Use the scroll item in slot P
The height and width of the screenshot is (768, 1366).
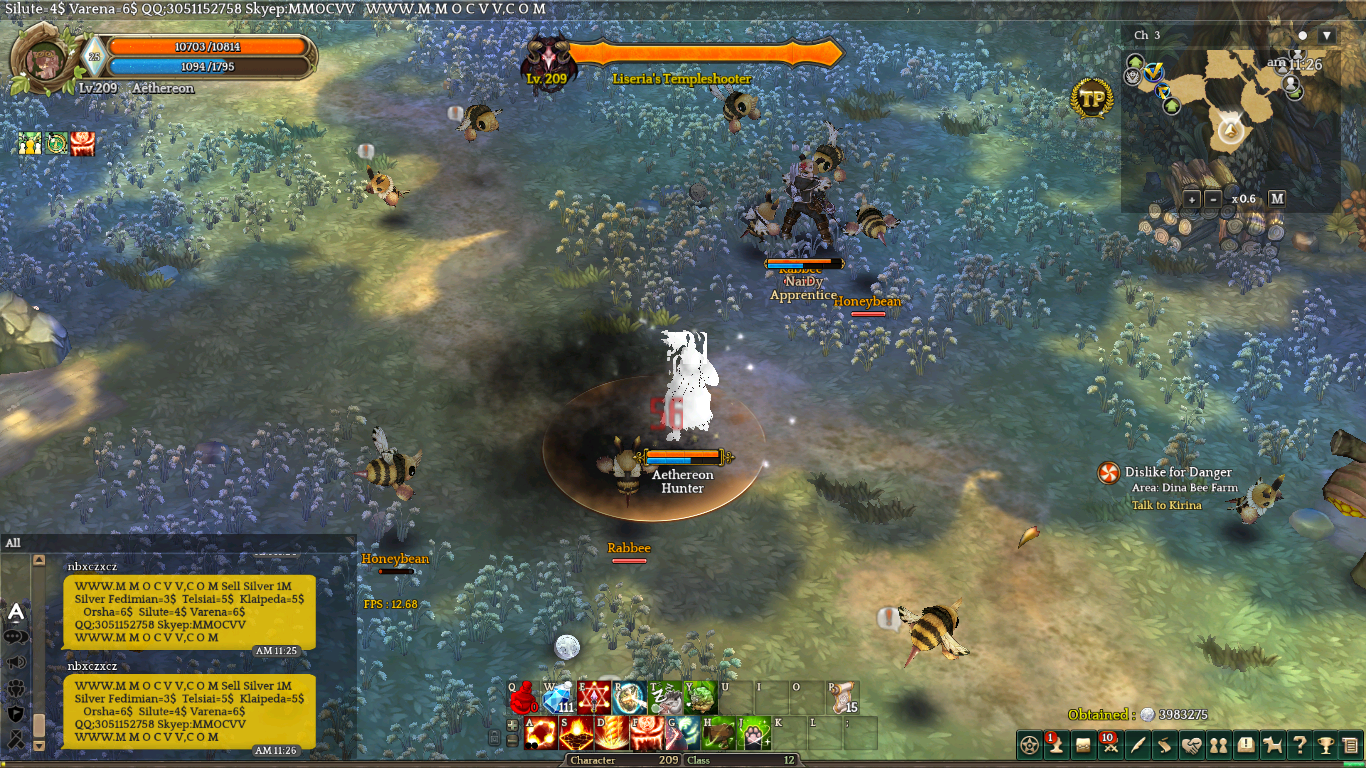843,697
